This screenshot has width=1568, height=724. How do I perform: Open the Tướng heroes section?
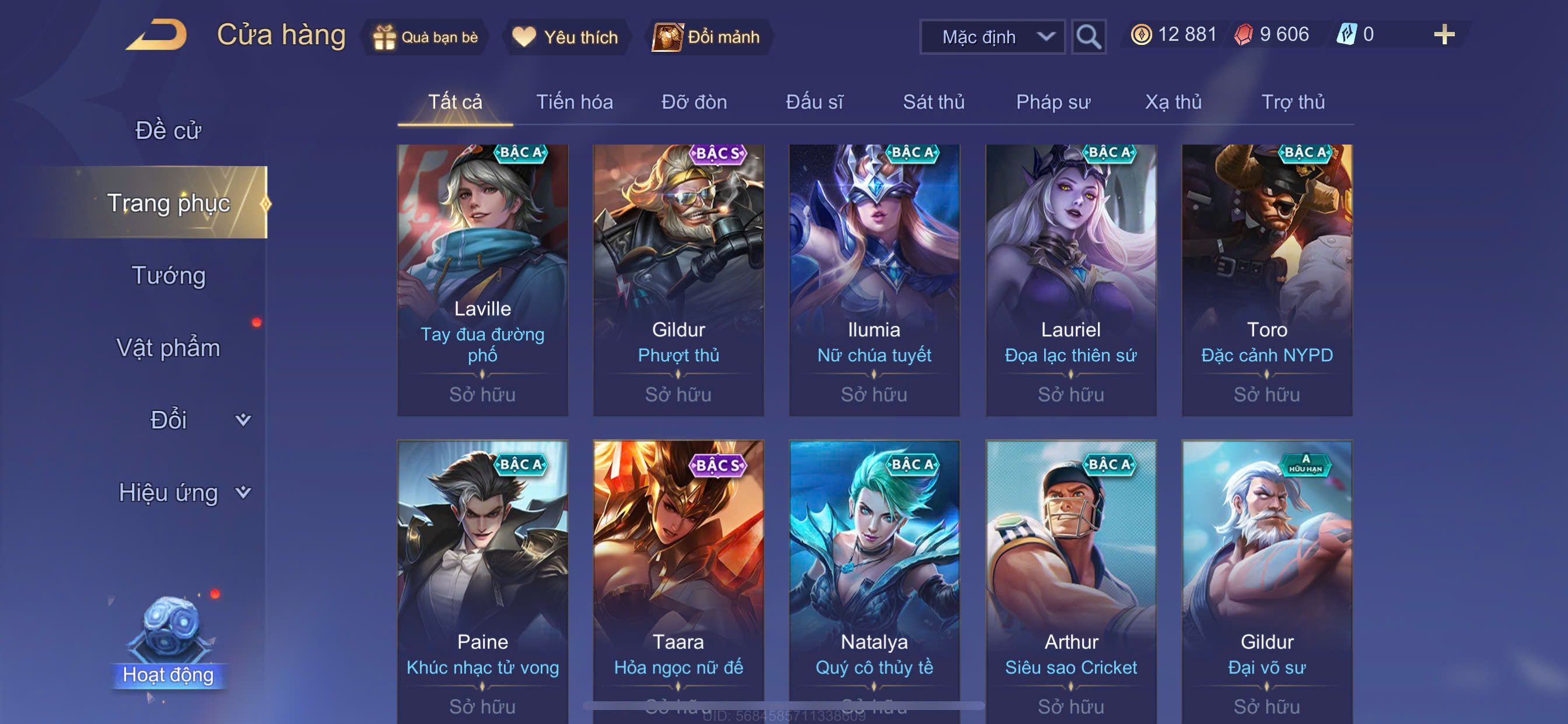click(168, 275)
